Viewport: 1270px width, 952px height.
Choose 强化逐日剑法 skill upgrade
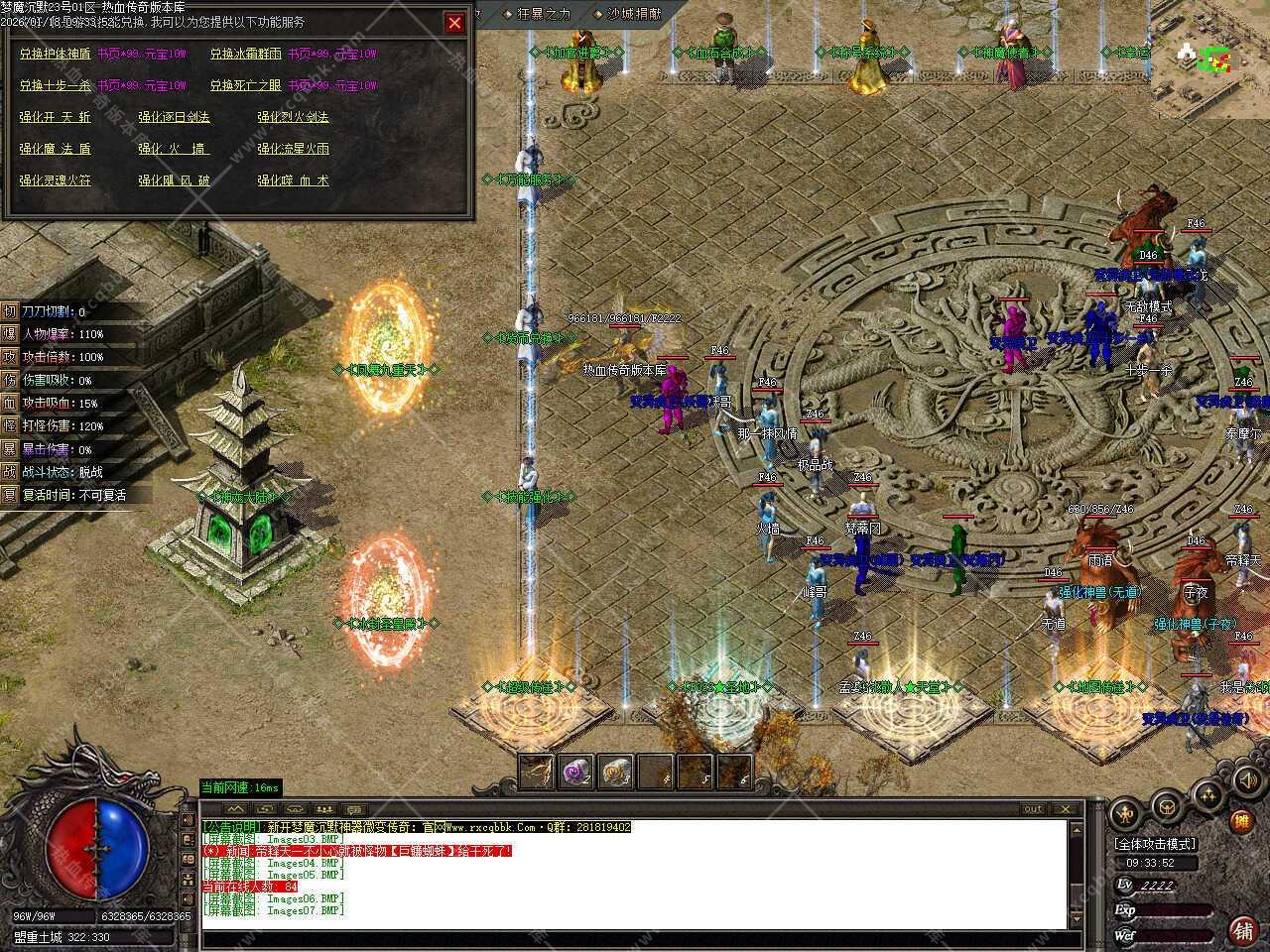(175, 117)
